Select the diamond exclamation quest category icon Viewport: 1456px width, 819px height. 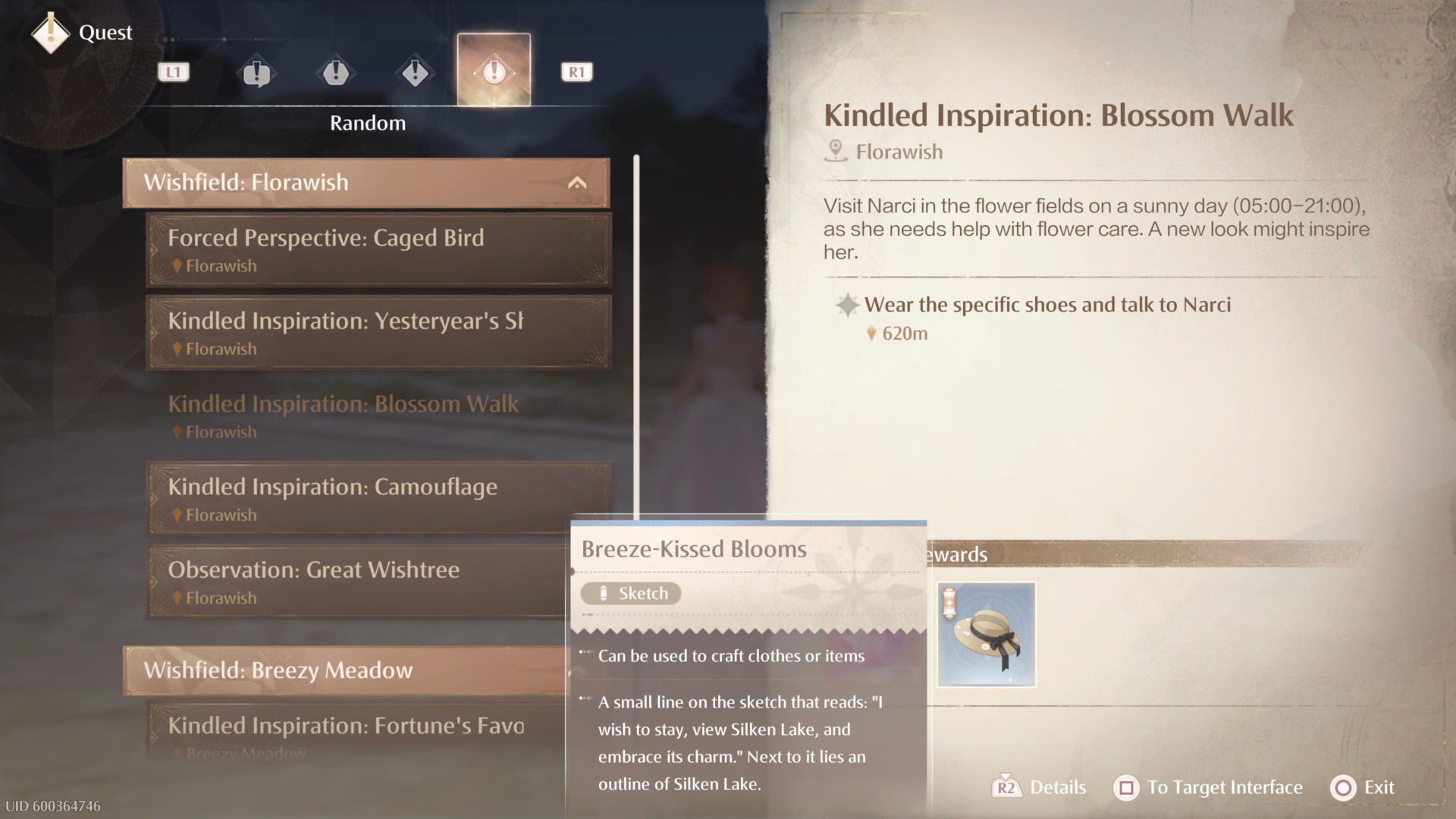[415, 72]
